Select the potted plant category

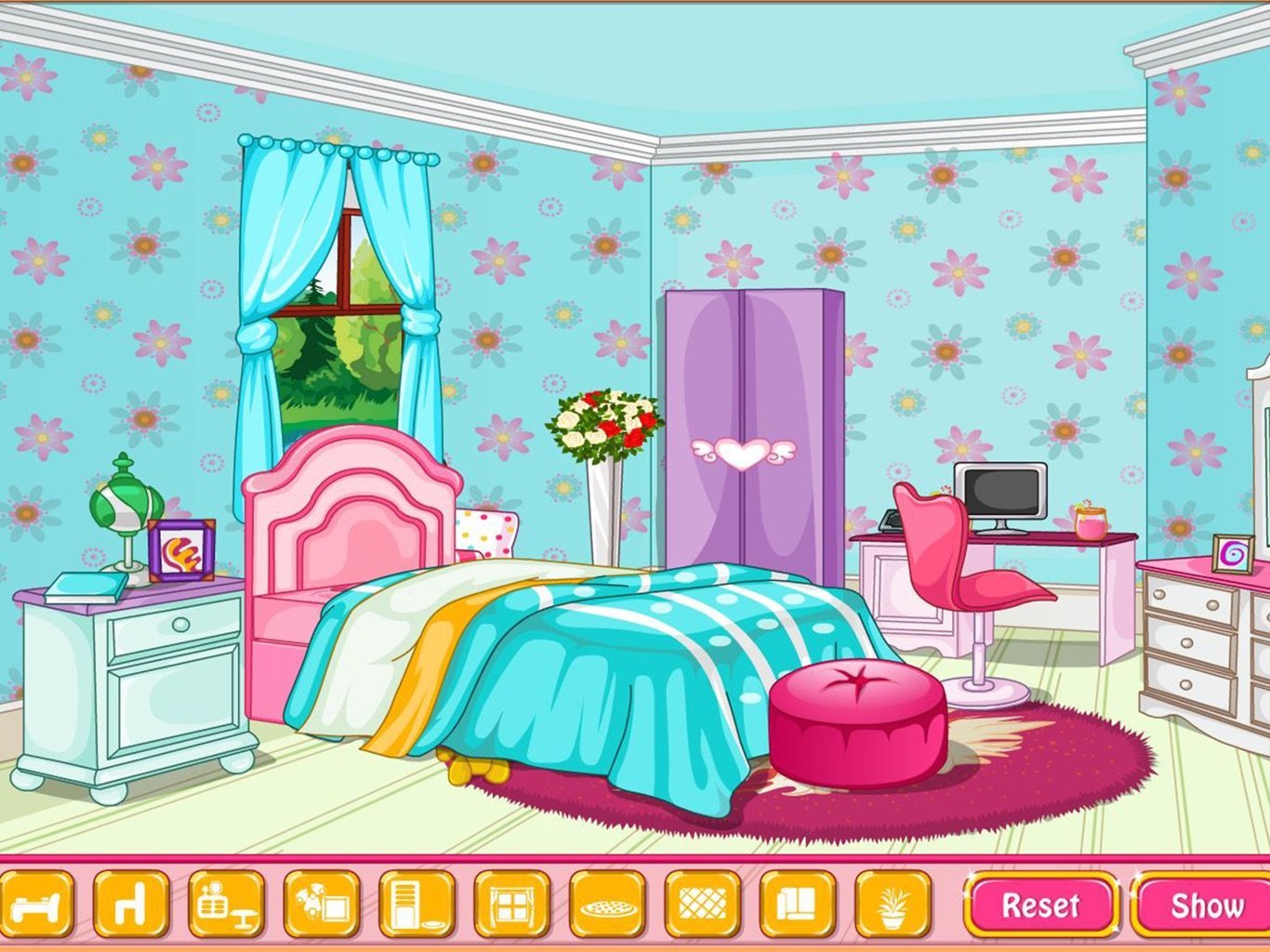click(893, 904)
